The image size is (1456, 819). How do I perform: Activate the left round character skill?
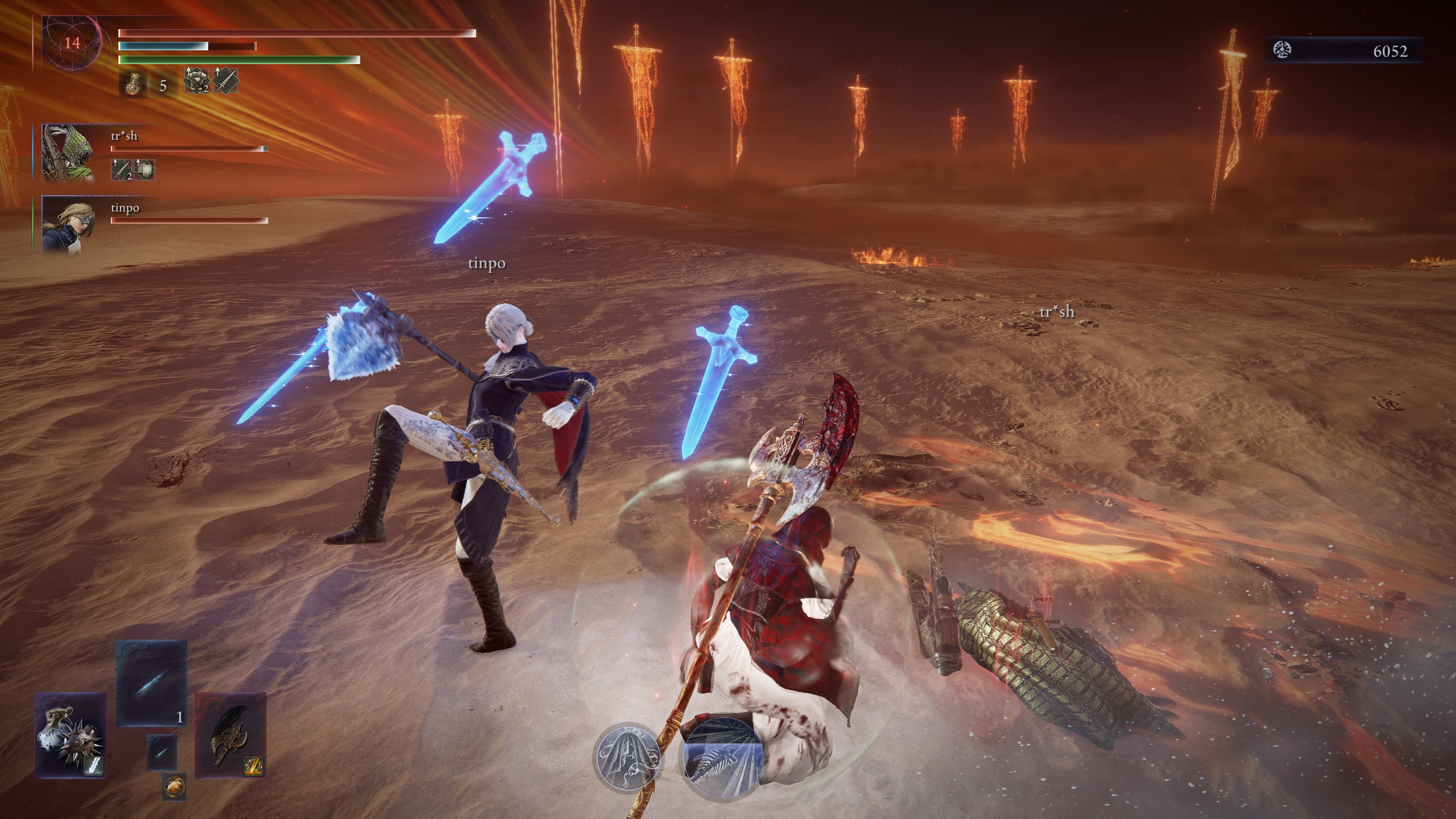click(x=628, y=757)
